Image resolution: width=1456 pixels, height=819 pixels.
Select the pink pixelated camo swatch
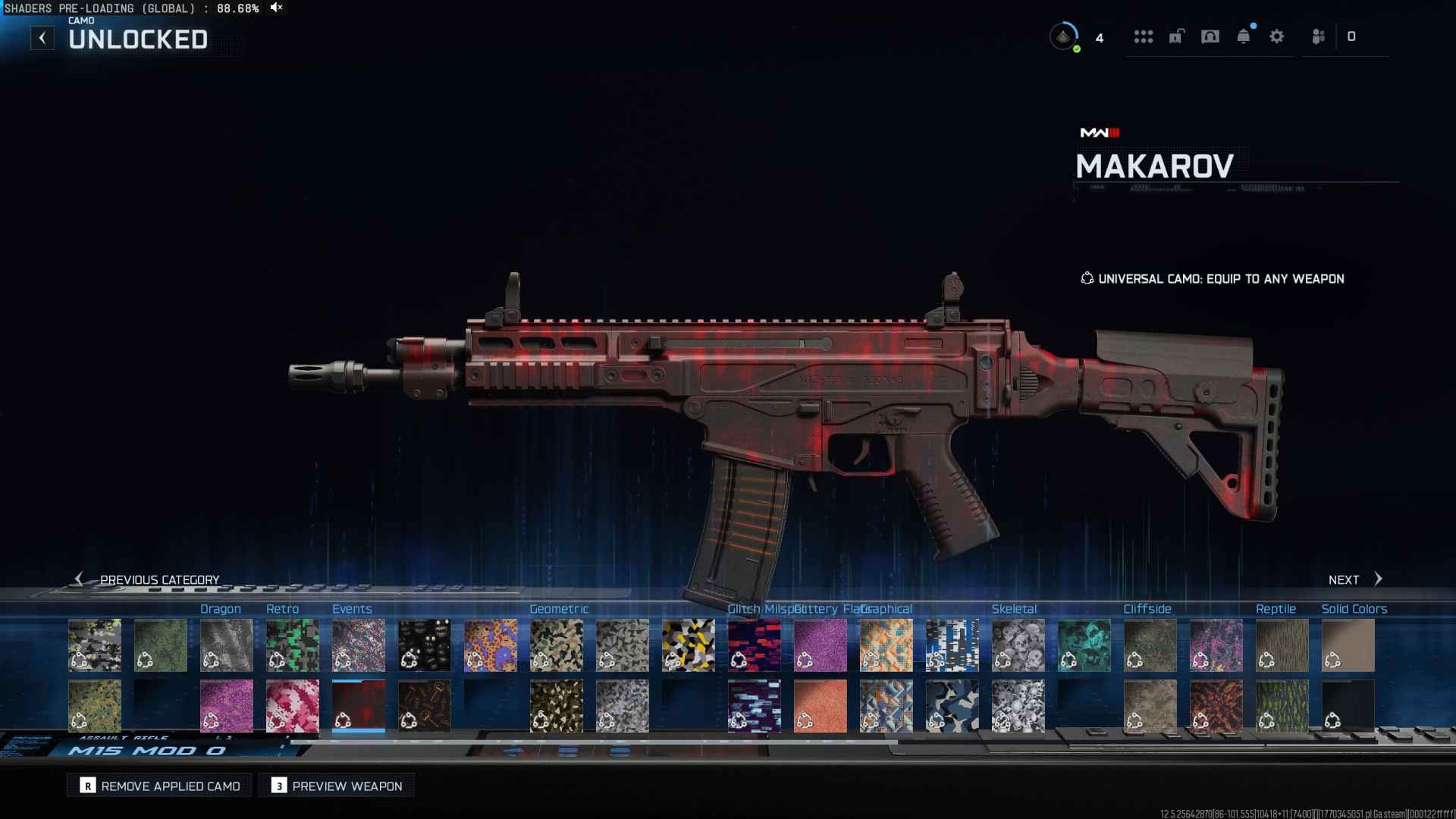pyautogui.click(x=292, y=706)
